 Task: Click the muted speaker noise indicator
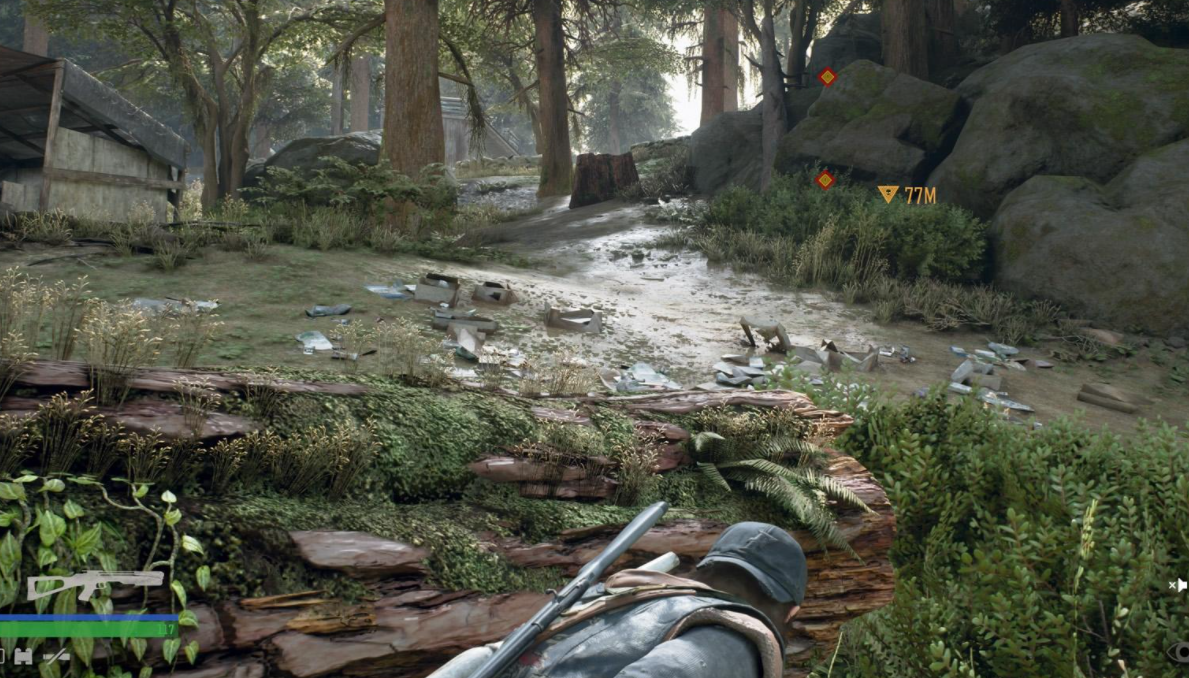[1179, 585]
